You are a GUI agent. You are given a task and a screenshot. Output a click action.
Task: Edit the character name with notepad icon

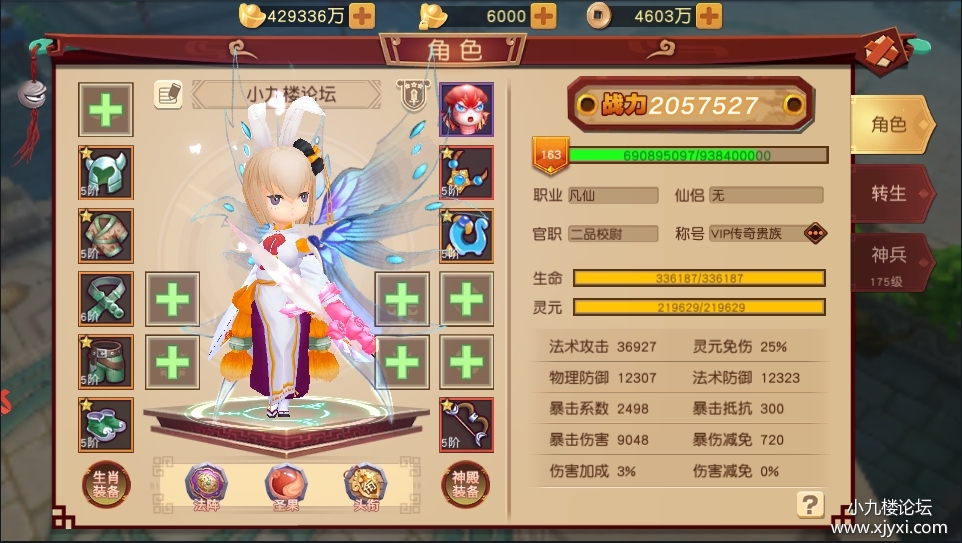[x=168, y=94]
